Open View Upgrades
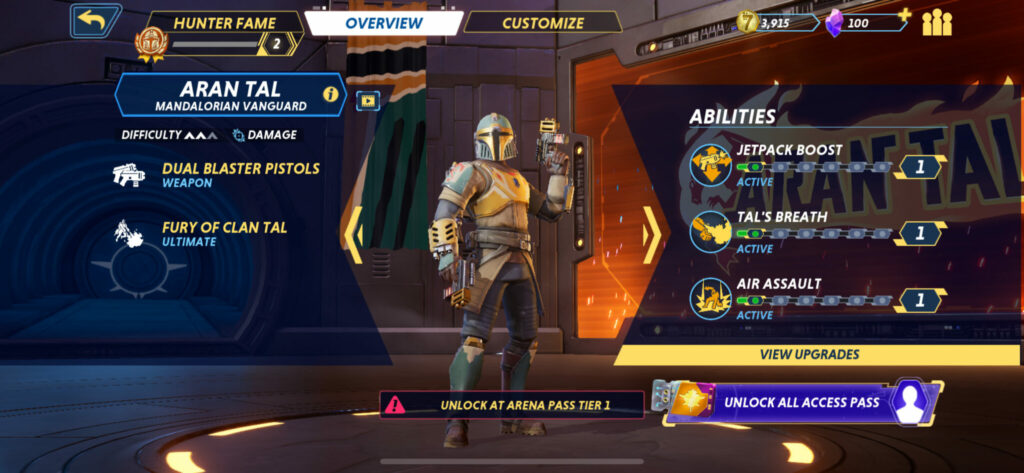The image size is (1024, 473). pyautogui.click(x=809, y=354)
